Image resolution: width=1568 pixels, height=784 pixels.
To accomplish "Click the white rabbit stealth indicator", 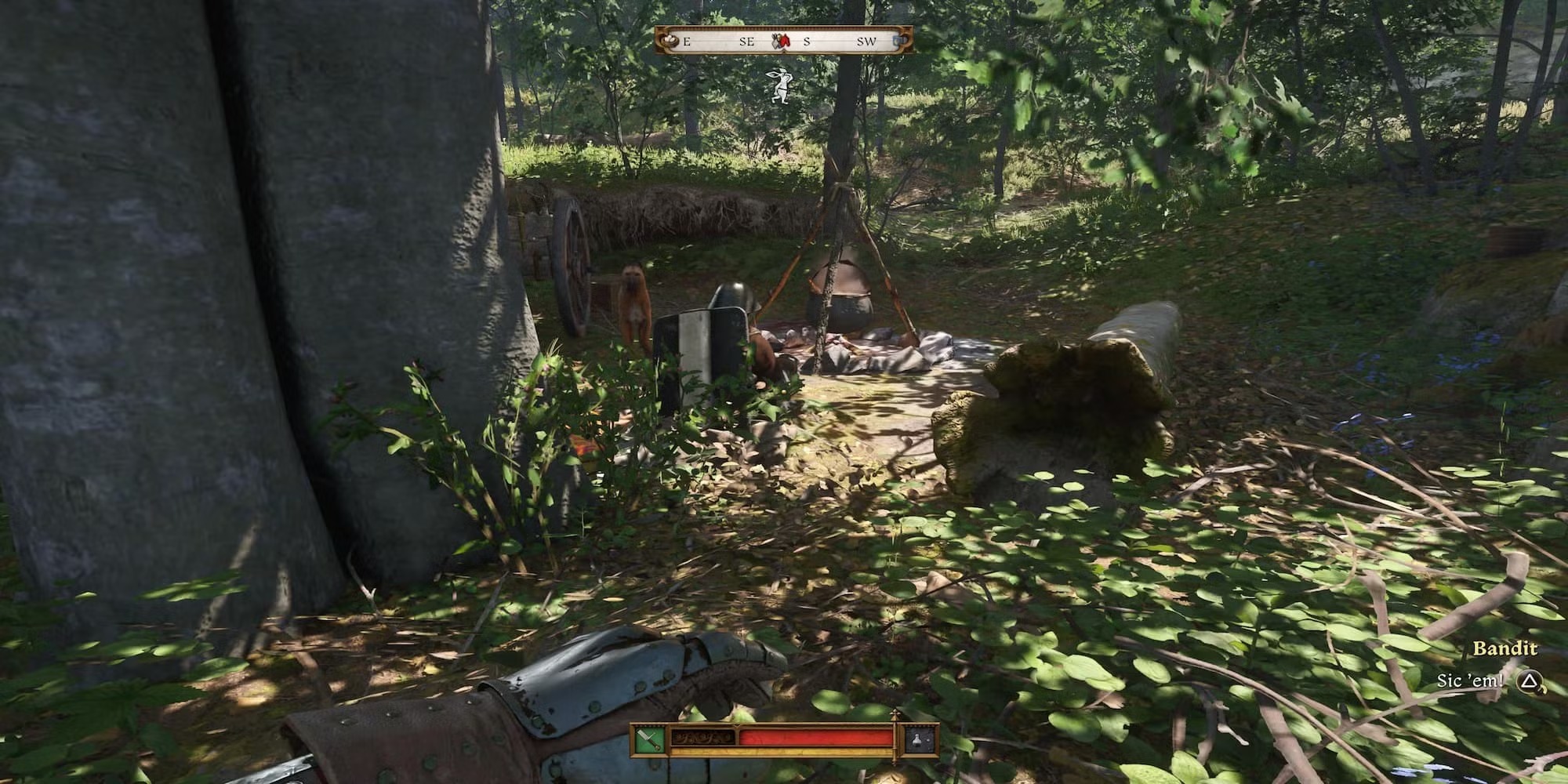I will (779, 86).
